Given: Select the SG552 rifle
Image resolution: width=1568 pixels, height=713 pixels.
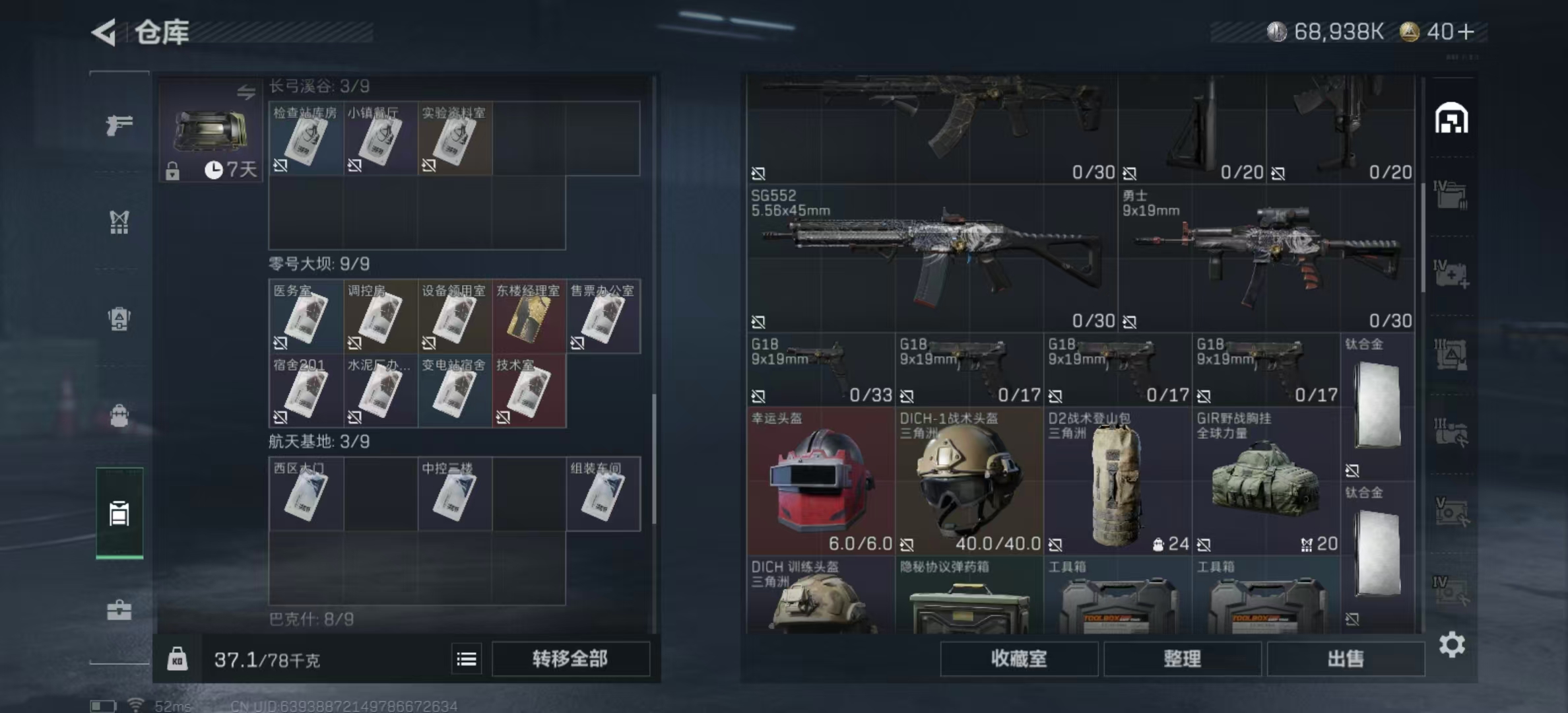Looking at the screenshot, I should click(932, 257).
